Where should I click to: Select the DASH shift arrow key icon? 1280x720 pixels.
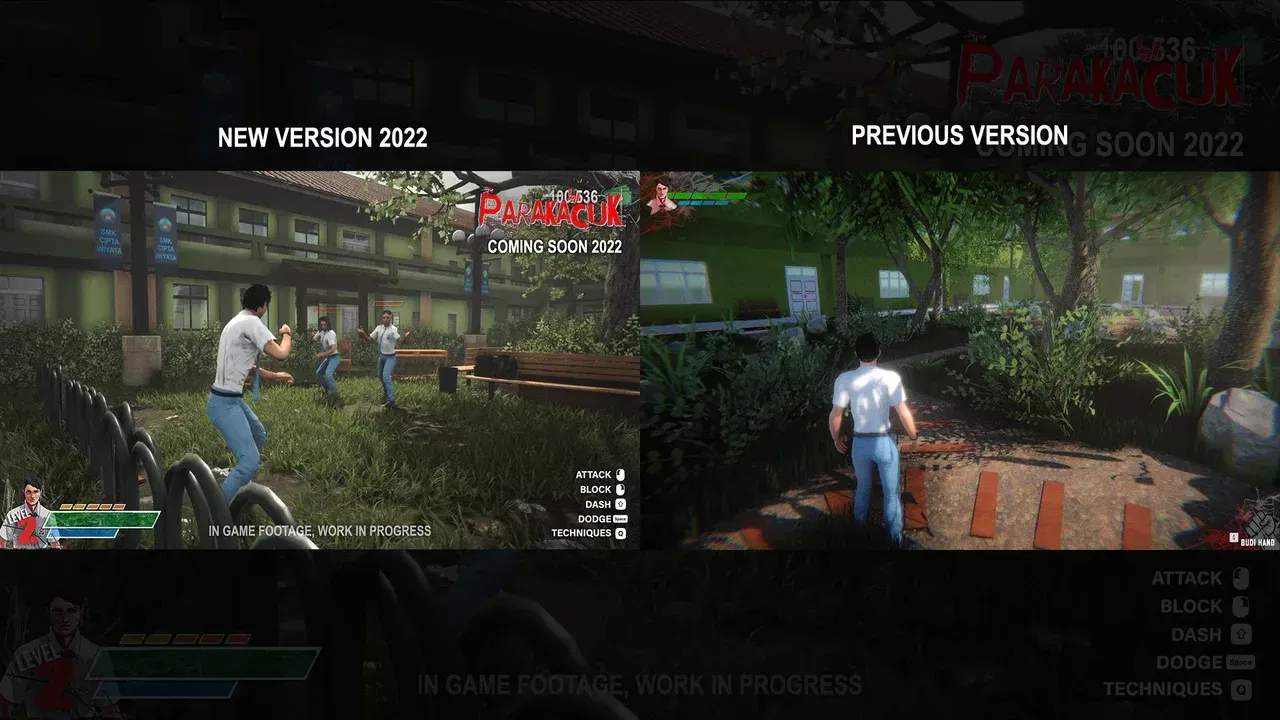(x=621, y=504)
